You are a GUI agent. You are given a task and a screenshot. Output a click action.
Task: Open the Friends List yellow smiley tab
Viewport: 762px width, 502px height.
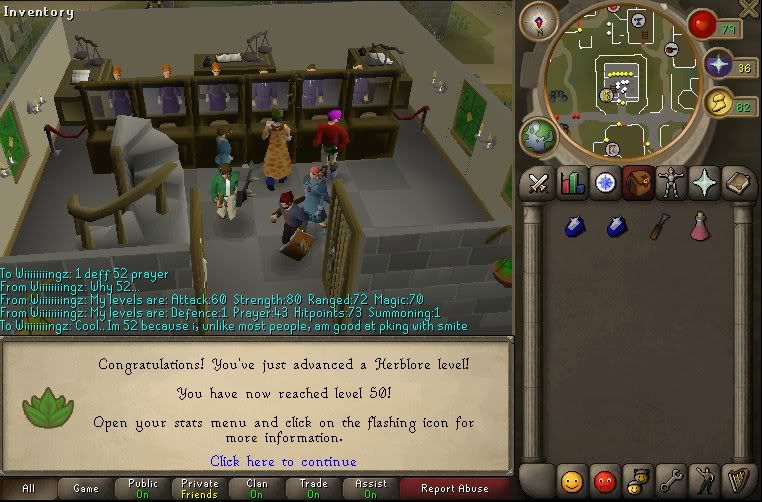click(572, 481)
